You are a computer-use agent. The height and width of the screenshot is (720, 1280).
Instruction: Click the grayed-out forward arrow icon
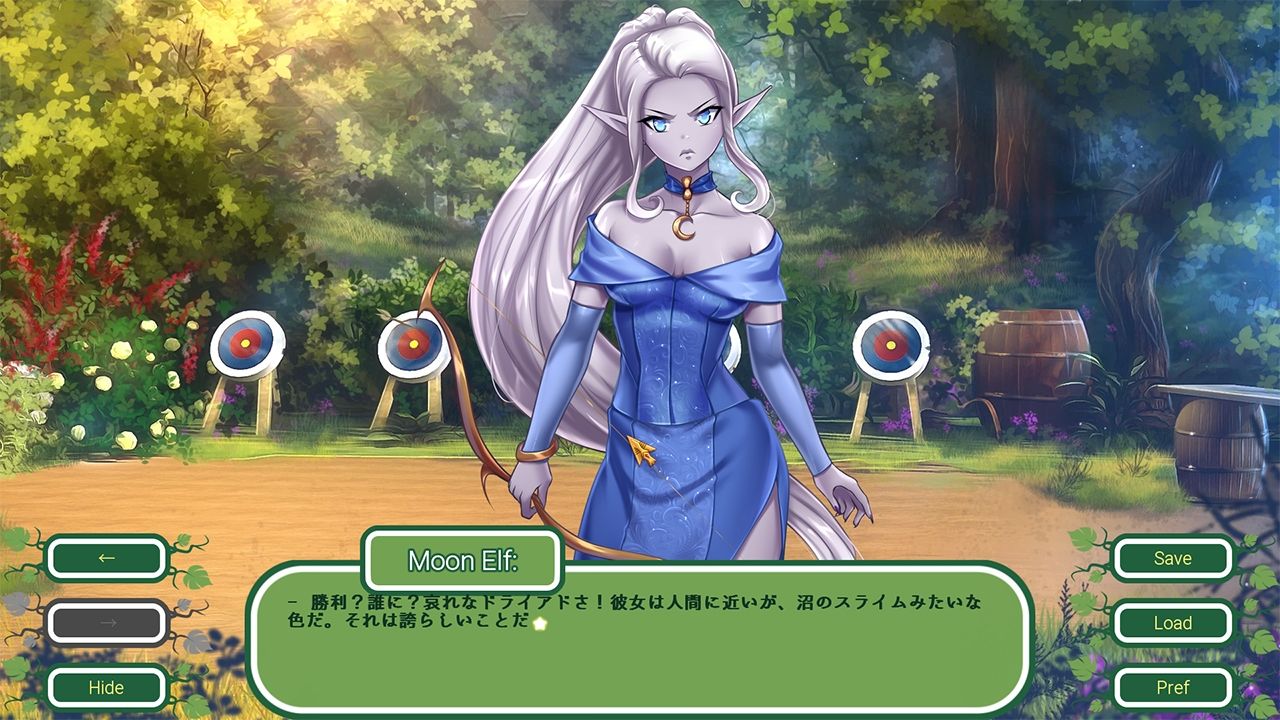click(107, 623)
